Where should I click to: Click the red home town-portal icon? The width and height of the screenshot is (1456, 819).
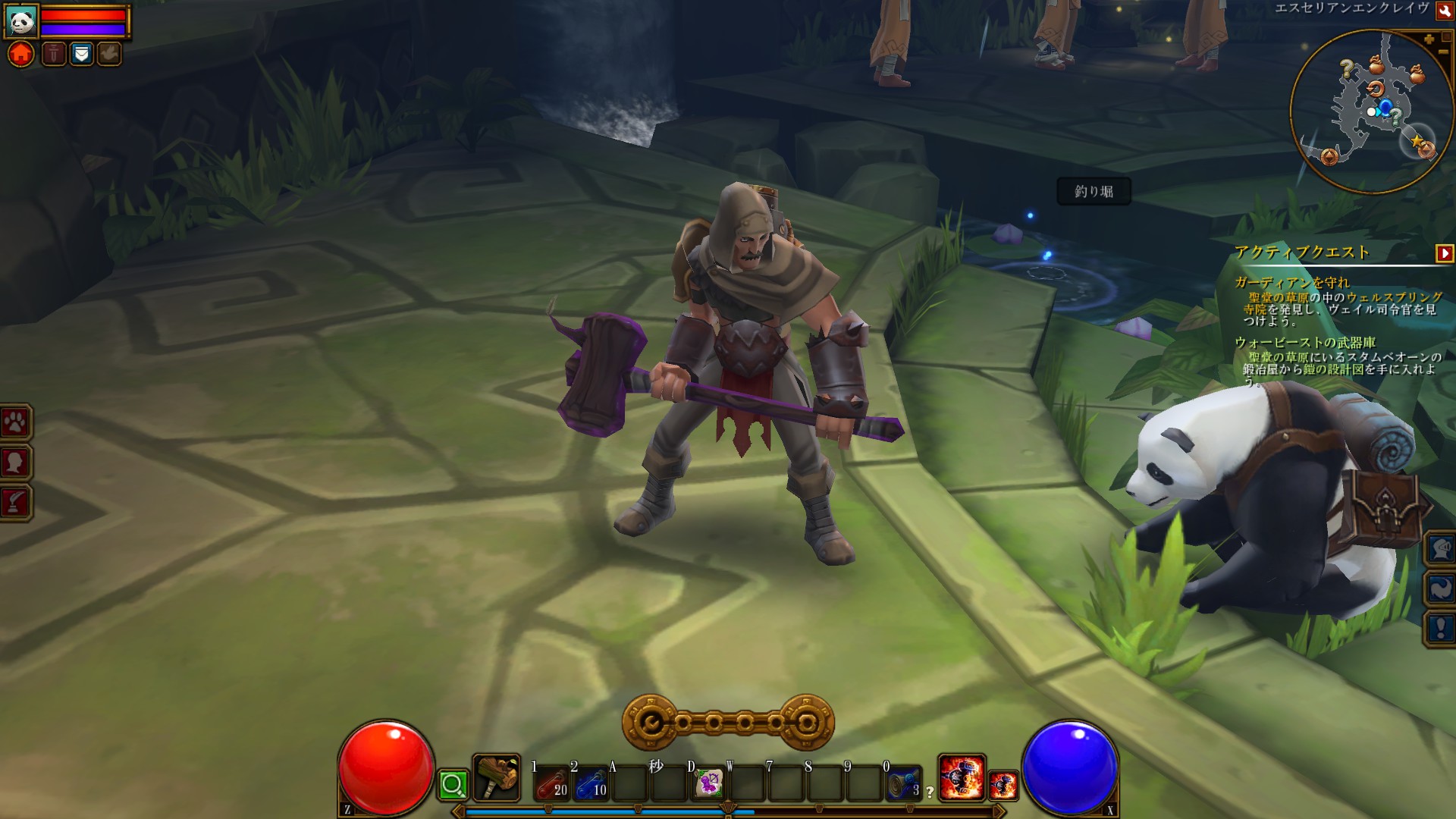coord(21,53)
